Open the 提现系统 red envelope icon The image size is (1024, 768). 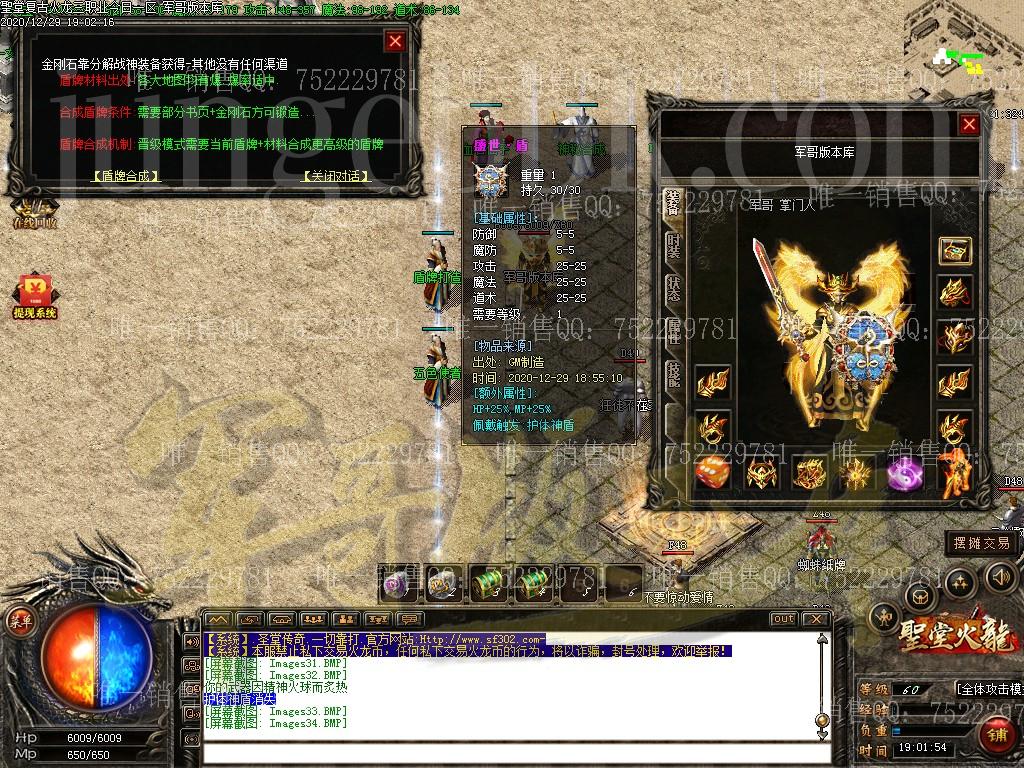[x=34, y=297]
